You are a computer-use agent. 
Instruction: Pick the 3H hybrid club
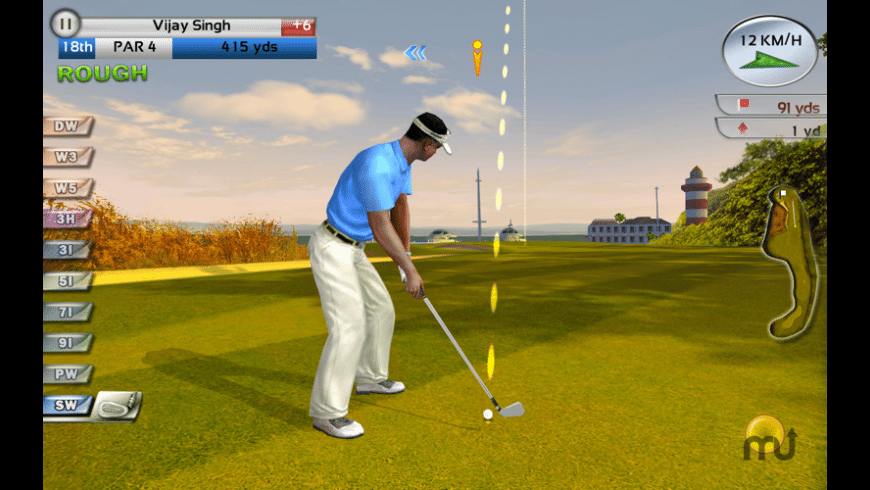67,219
